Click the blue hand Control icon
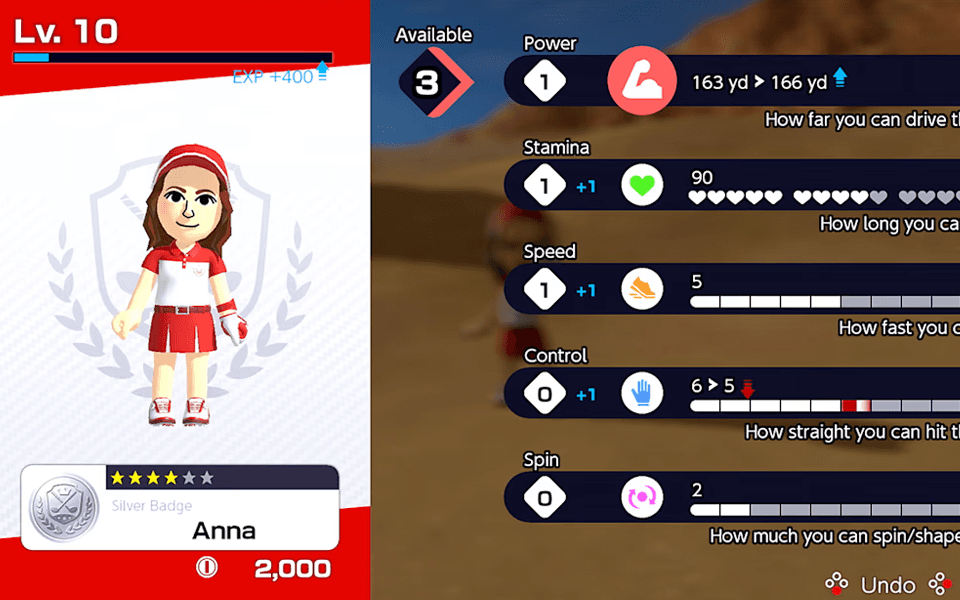Screen dimensions: 960x600 [642, 394]
